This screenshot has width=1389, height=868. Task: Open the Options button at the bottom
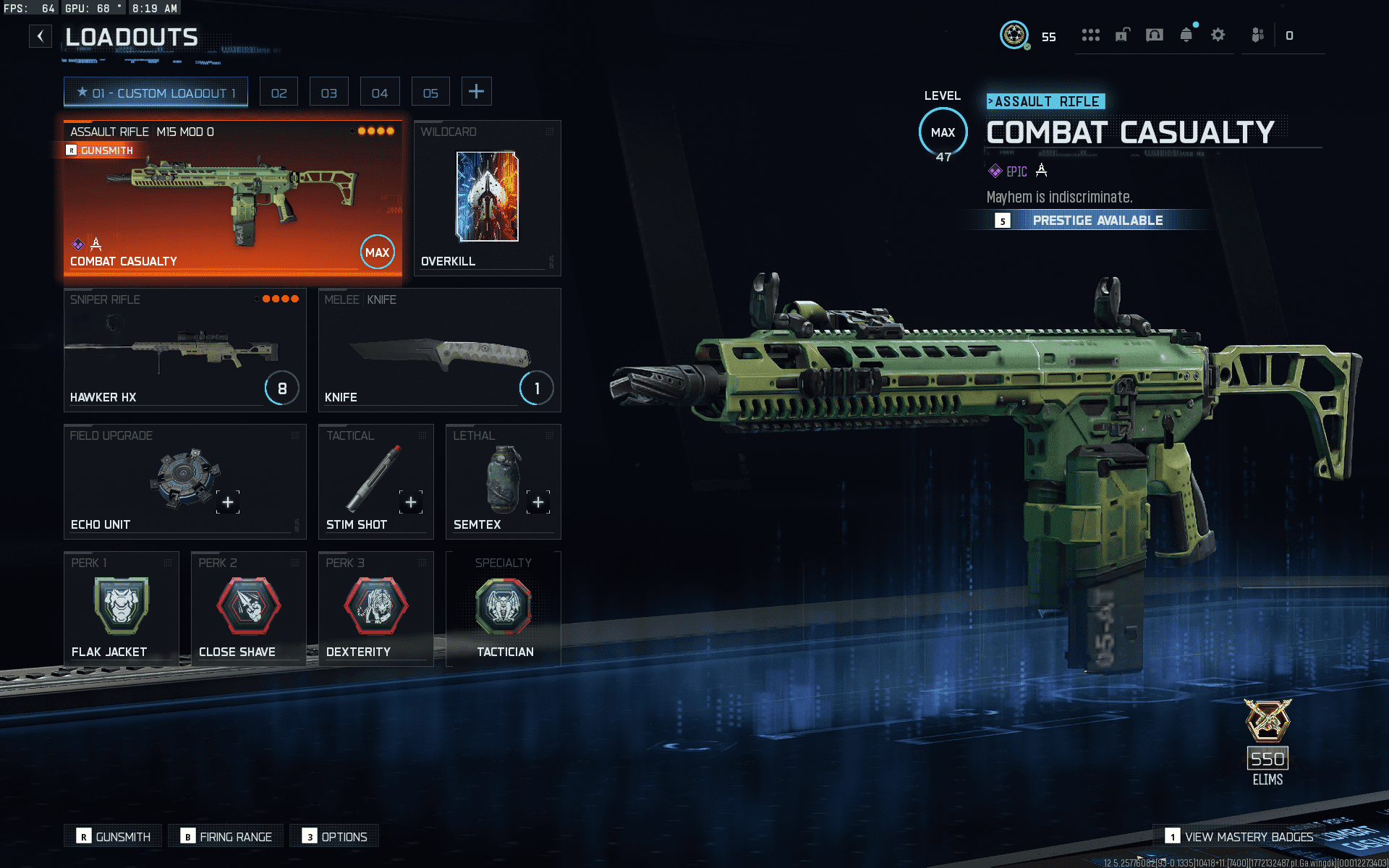coord(334,836)
